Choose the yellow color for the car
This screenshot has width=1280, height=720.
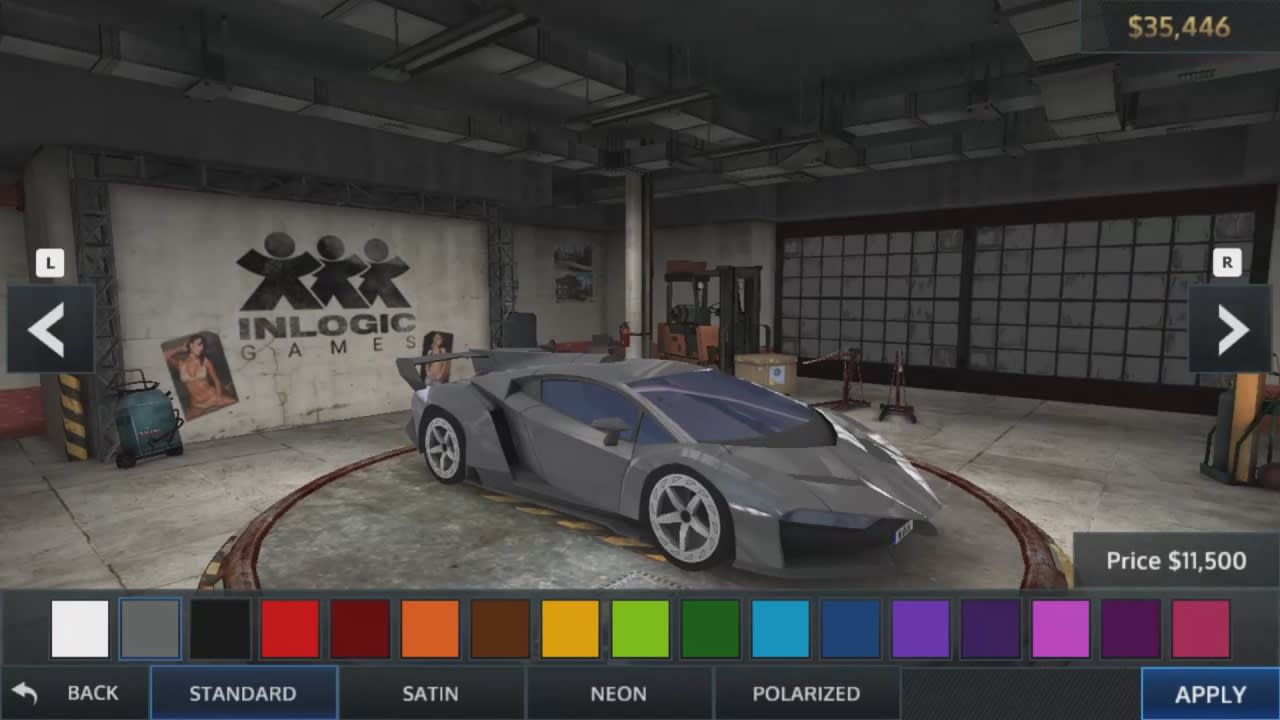pos(570,630)
